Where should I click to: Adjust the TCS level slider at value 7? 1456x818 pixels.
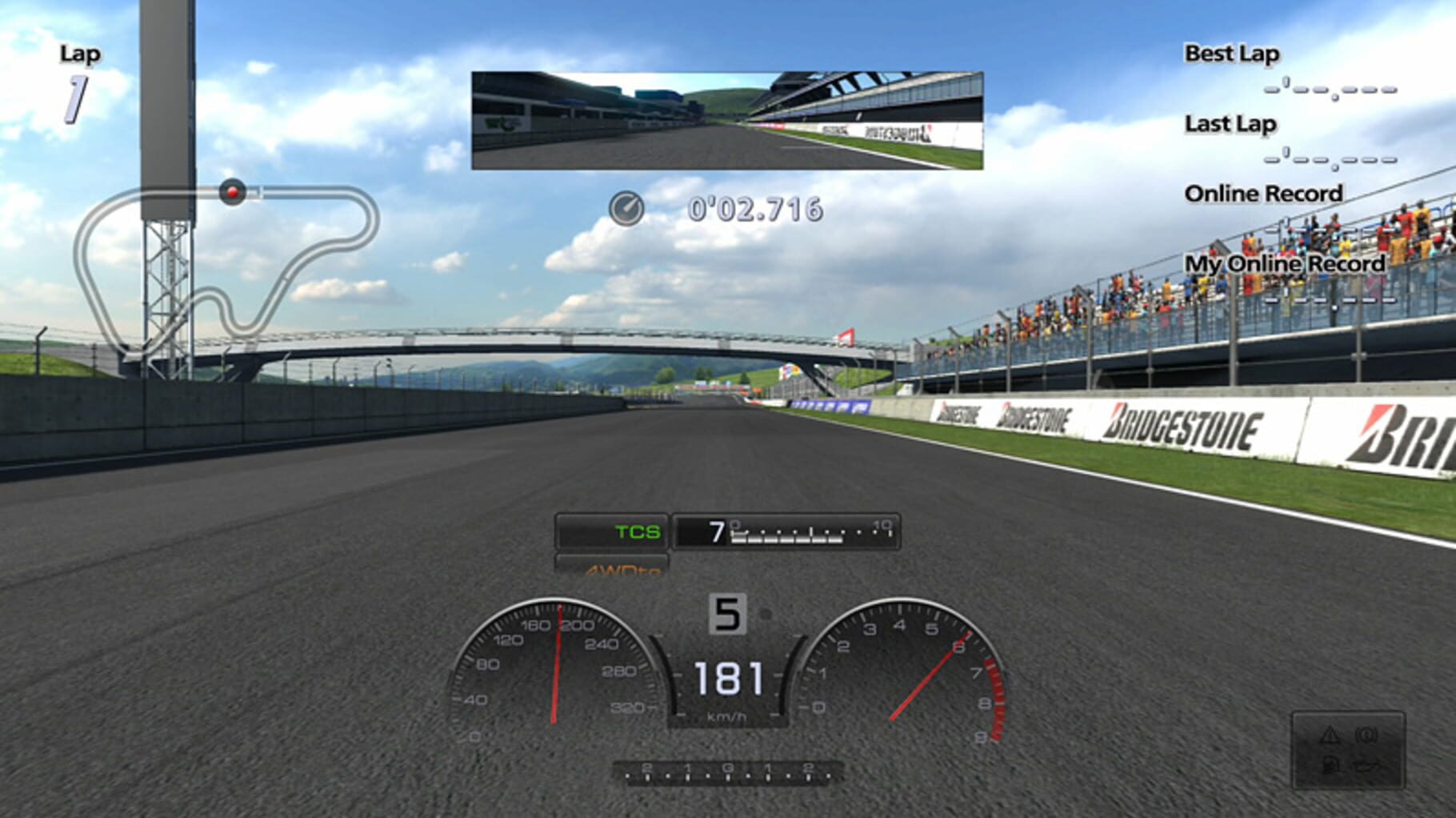click(788, 531)
